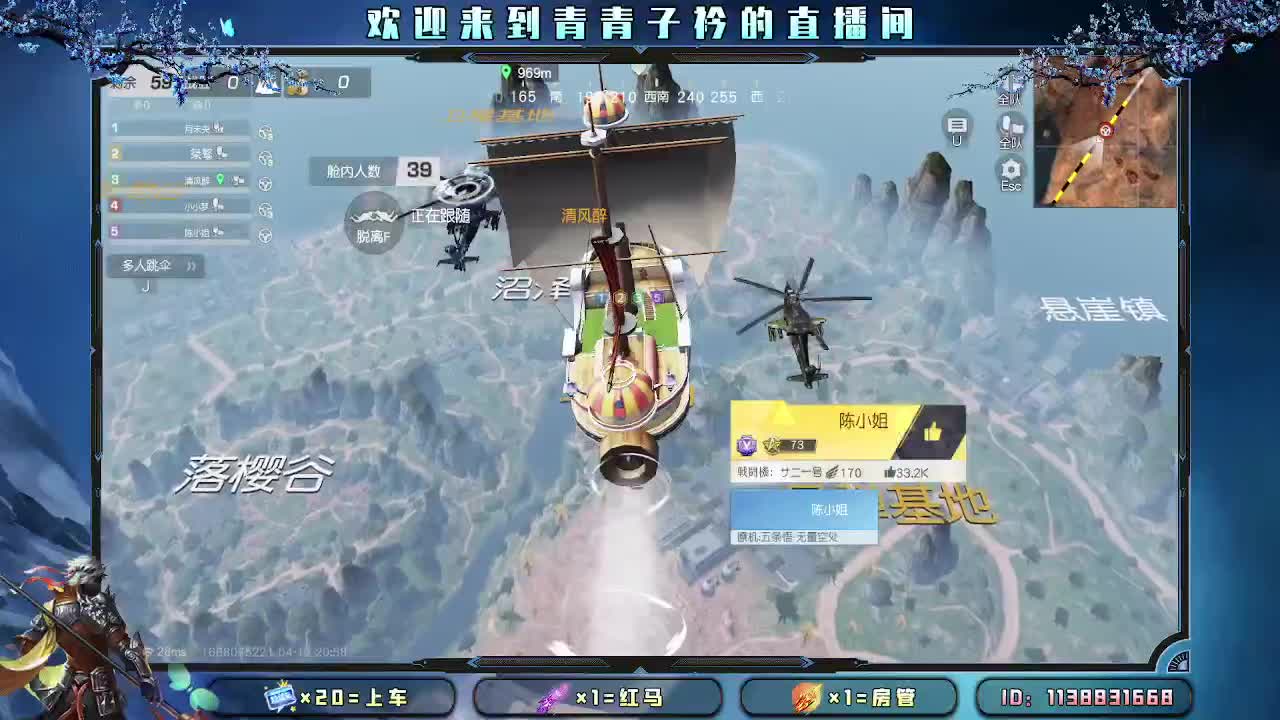Mute teammate 月未央's microphone

coord(218,128)
